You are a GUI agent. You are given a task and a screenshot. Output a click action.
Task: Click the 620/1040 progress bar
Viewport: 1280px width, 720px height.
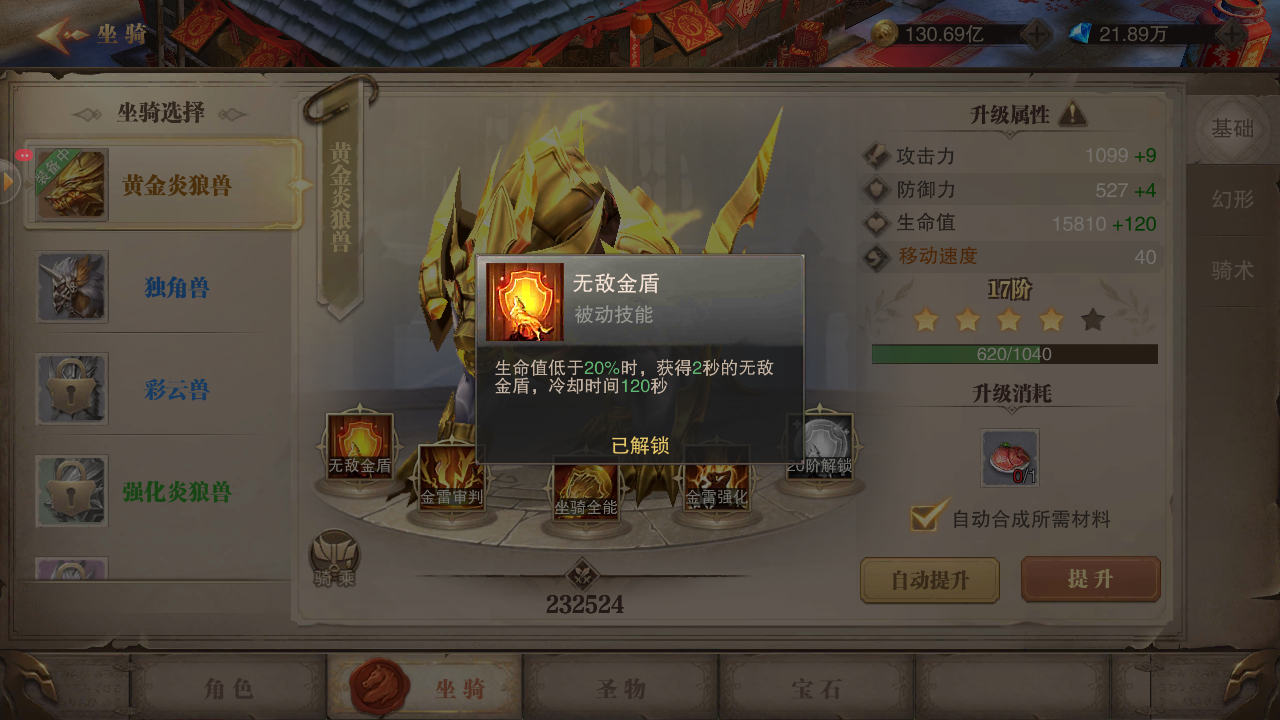coord(1016,354)
